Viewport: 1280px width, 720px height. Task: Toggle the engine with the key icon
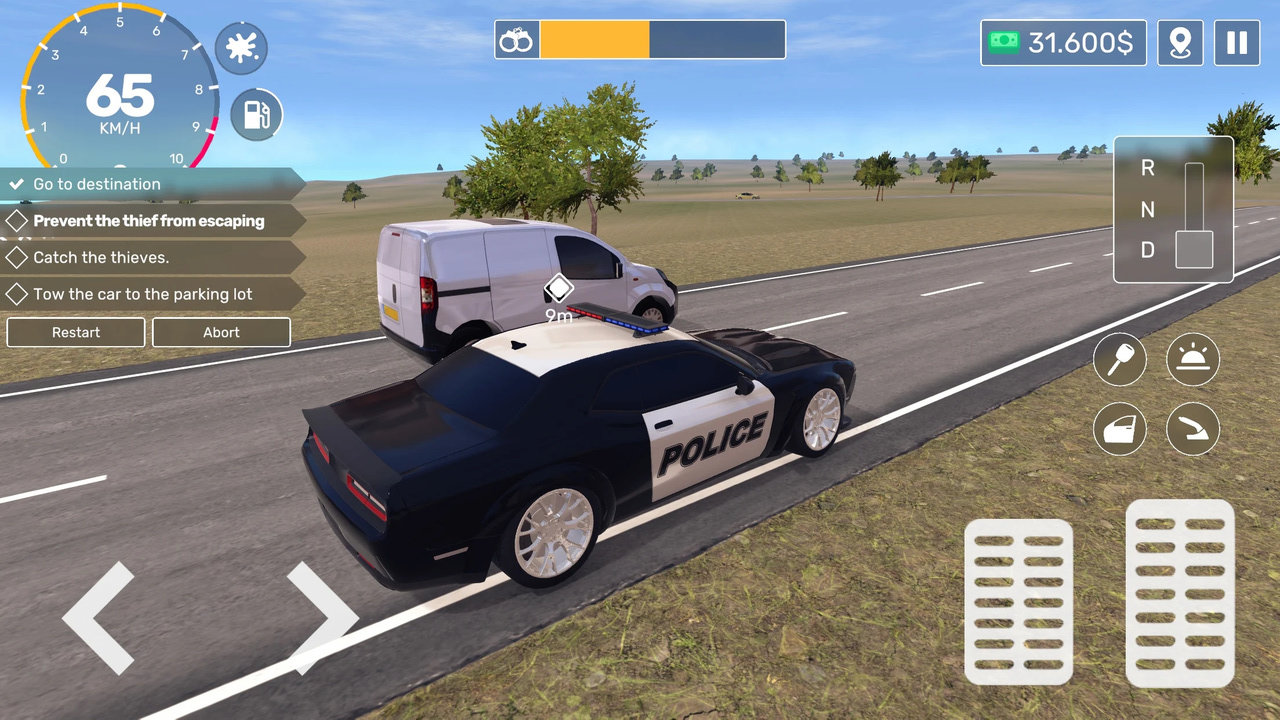[x=1119, y=358]
